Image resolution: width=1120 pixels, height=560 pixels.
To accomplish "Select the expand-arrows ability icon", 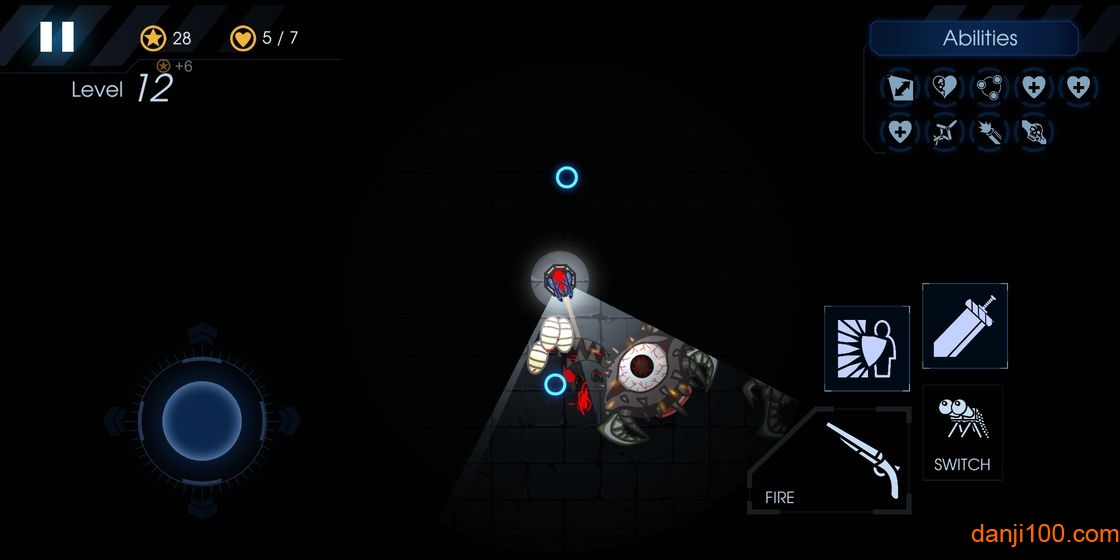I will (x=900, y=88).
